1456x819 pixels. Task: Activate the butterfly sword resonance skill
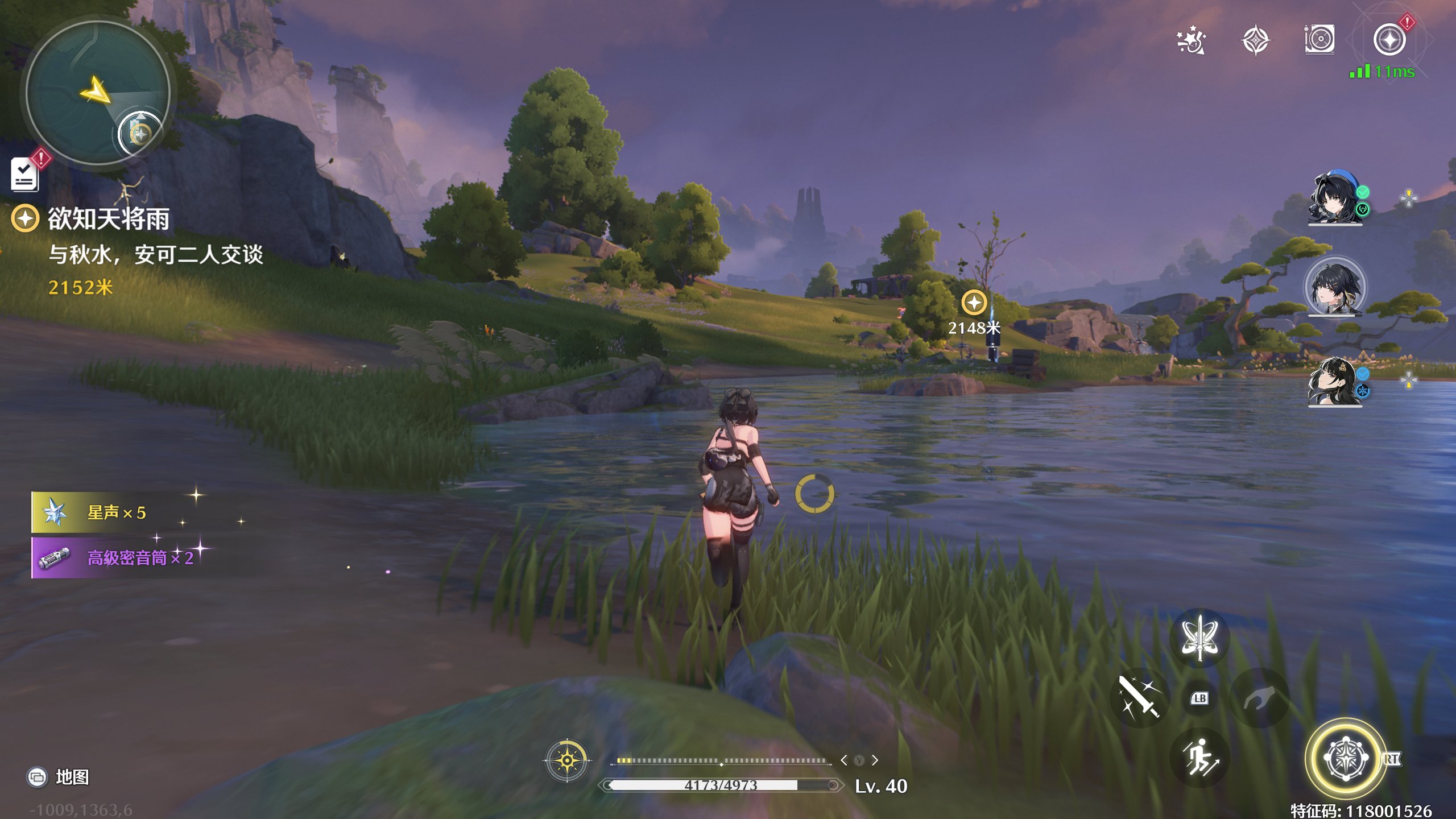(1199, 637)
